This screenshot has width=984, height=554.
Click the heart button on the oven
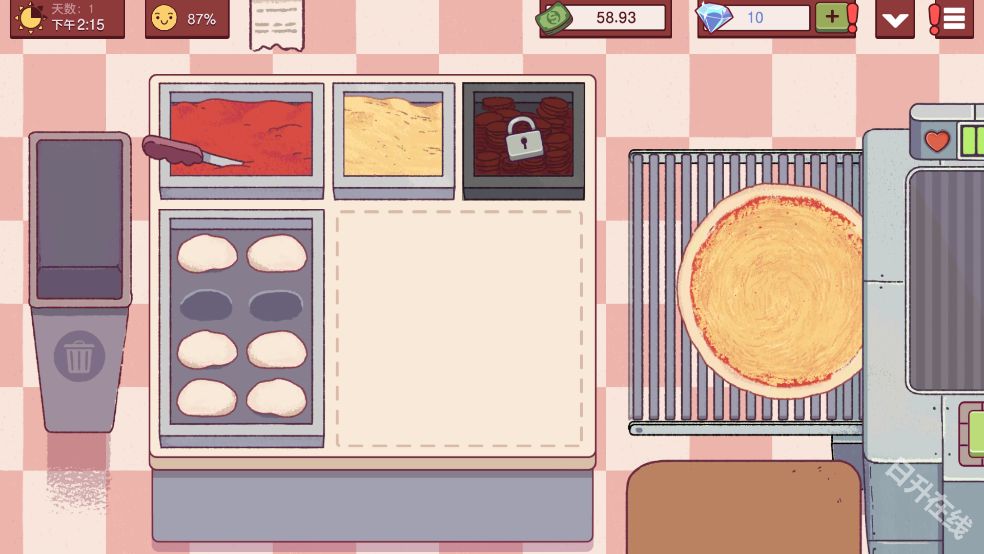[937, 141]
